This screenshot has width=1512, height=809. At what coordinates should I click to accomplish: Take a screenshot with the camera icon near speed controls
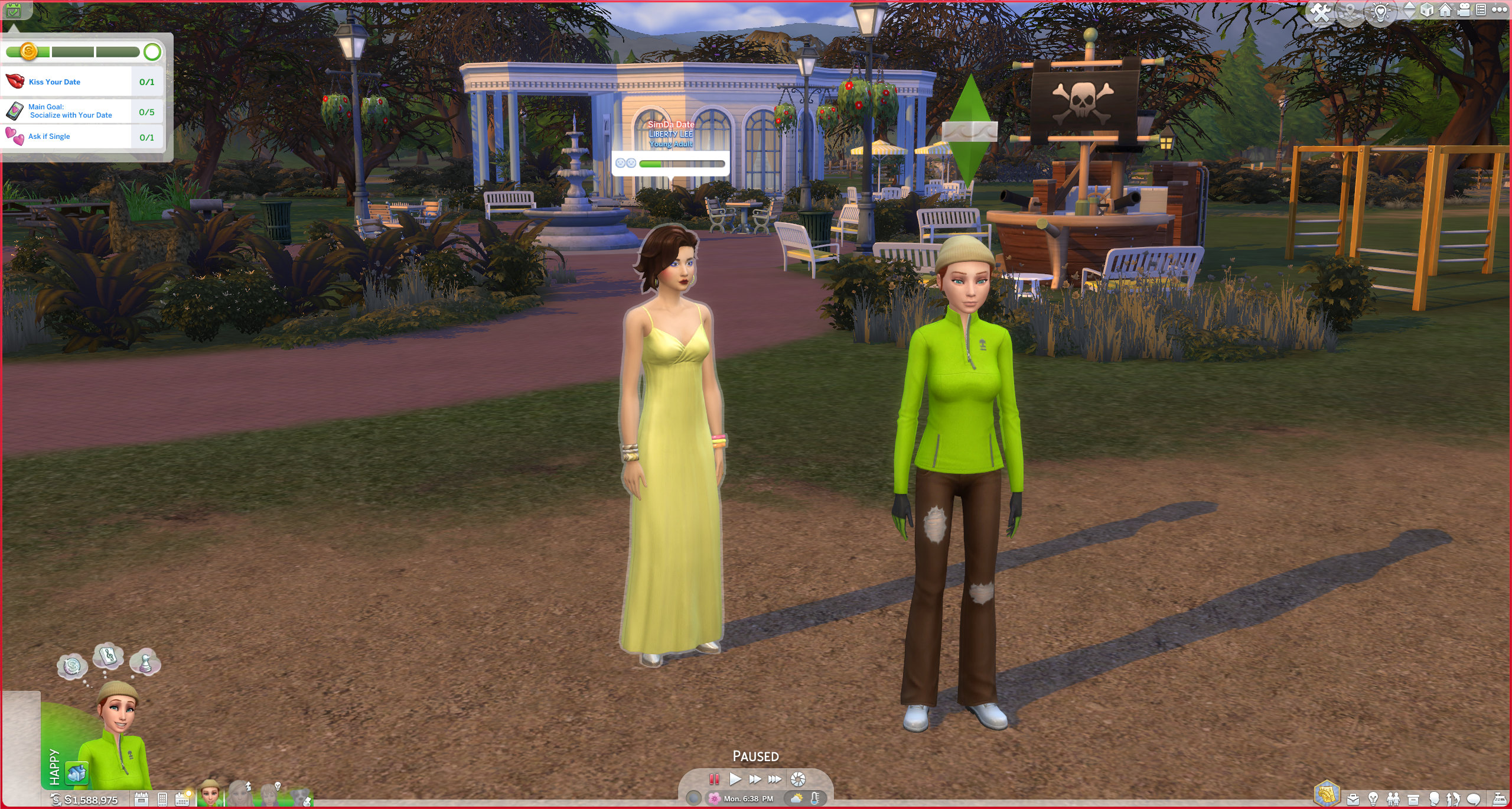pyautogui.click(x=797, y=778)
